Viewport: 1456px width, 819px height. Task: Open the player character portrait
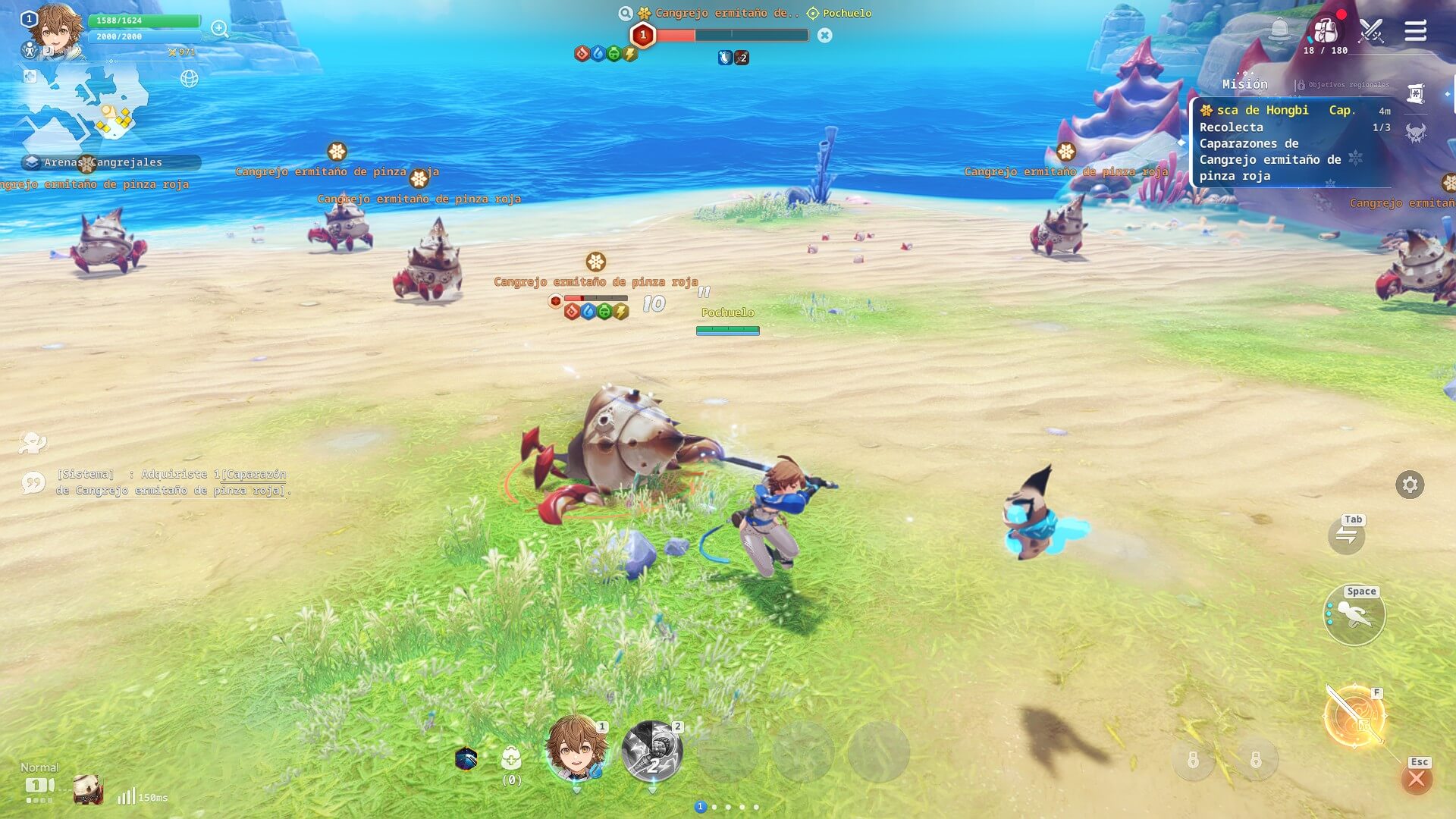(x=58, y=30)
